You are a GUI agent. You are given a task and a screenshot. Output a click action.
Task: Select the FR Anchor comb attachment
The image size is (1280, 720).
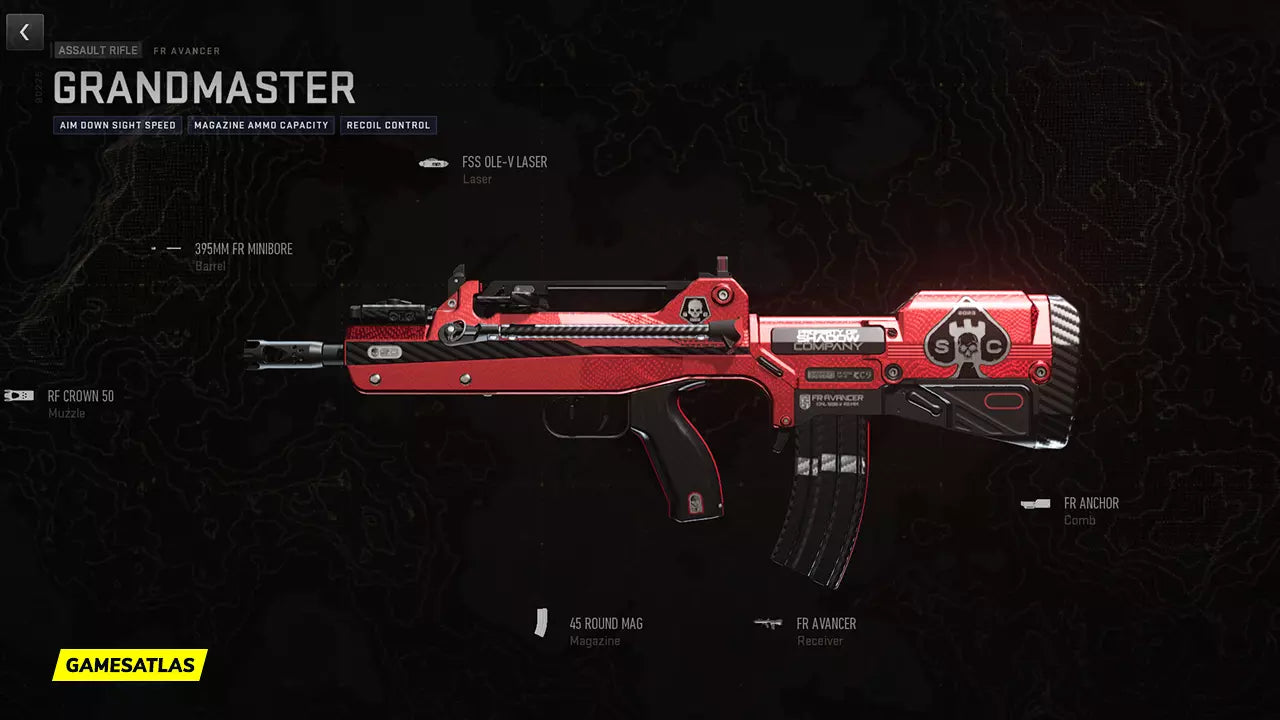(1090, 504)
